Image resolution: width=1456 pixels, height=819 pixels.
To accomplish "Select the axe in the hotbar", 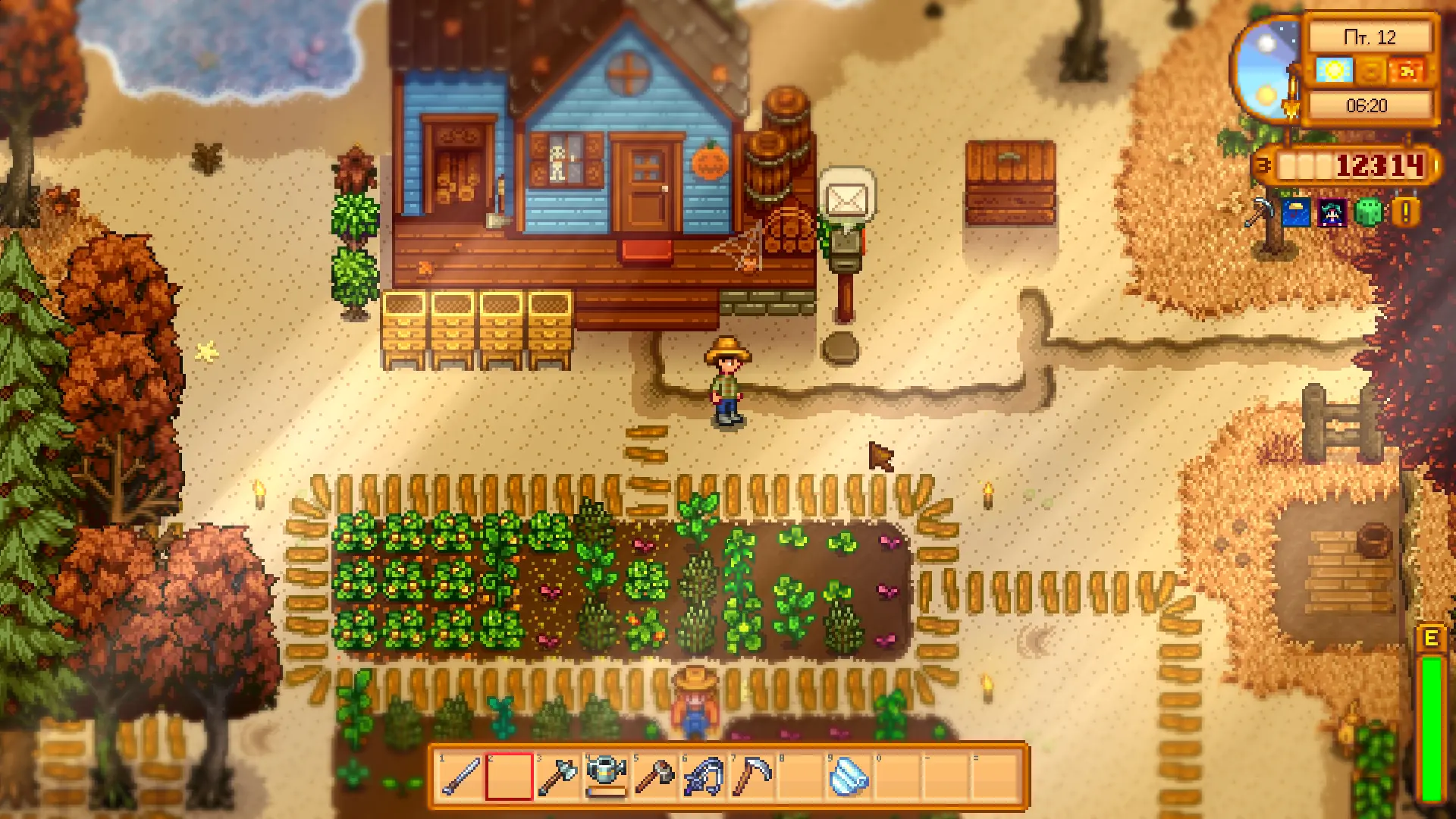I will coord(559,777).
